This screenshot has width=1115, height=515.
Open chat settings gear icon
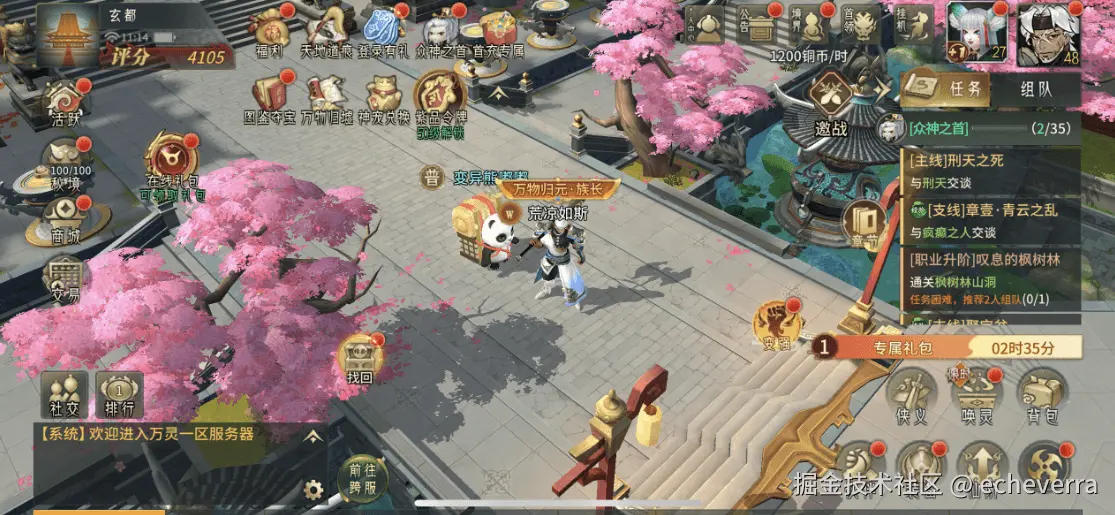click(314, 490)
